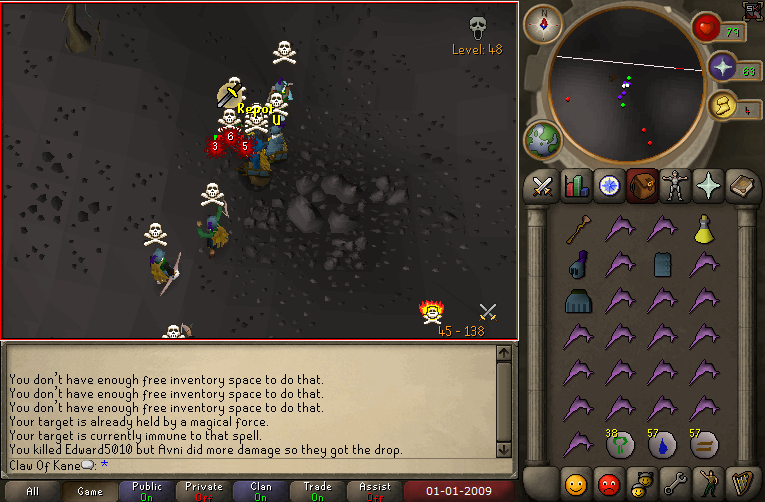This screenshot has height=502, width=765.
Task: Open the wrench options tab
Action: (x=674, y=484)
